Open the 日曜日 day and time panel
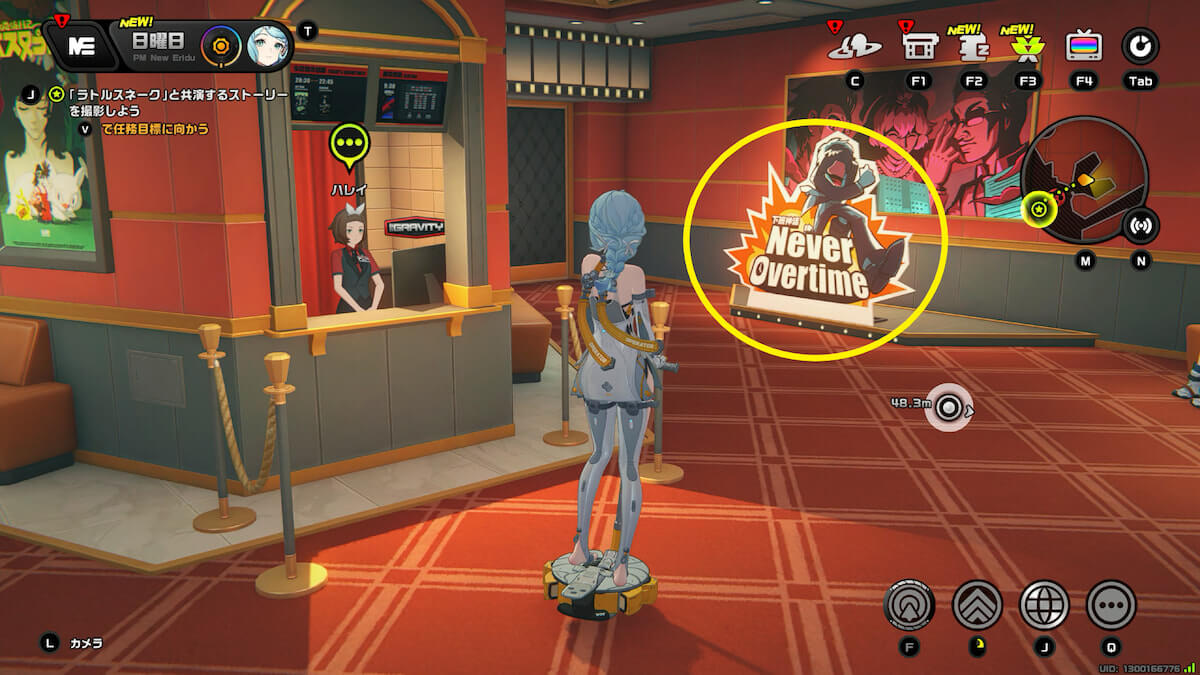Image resolution: width=1200 pixels, height=675 pixels. tap(159, 45)
